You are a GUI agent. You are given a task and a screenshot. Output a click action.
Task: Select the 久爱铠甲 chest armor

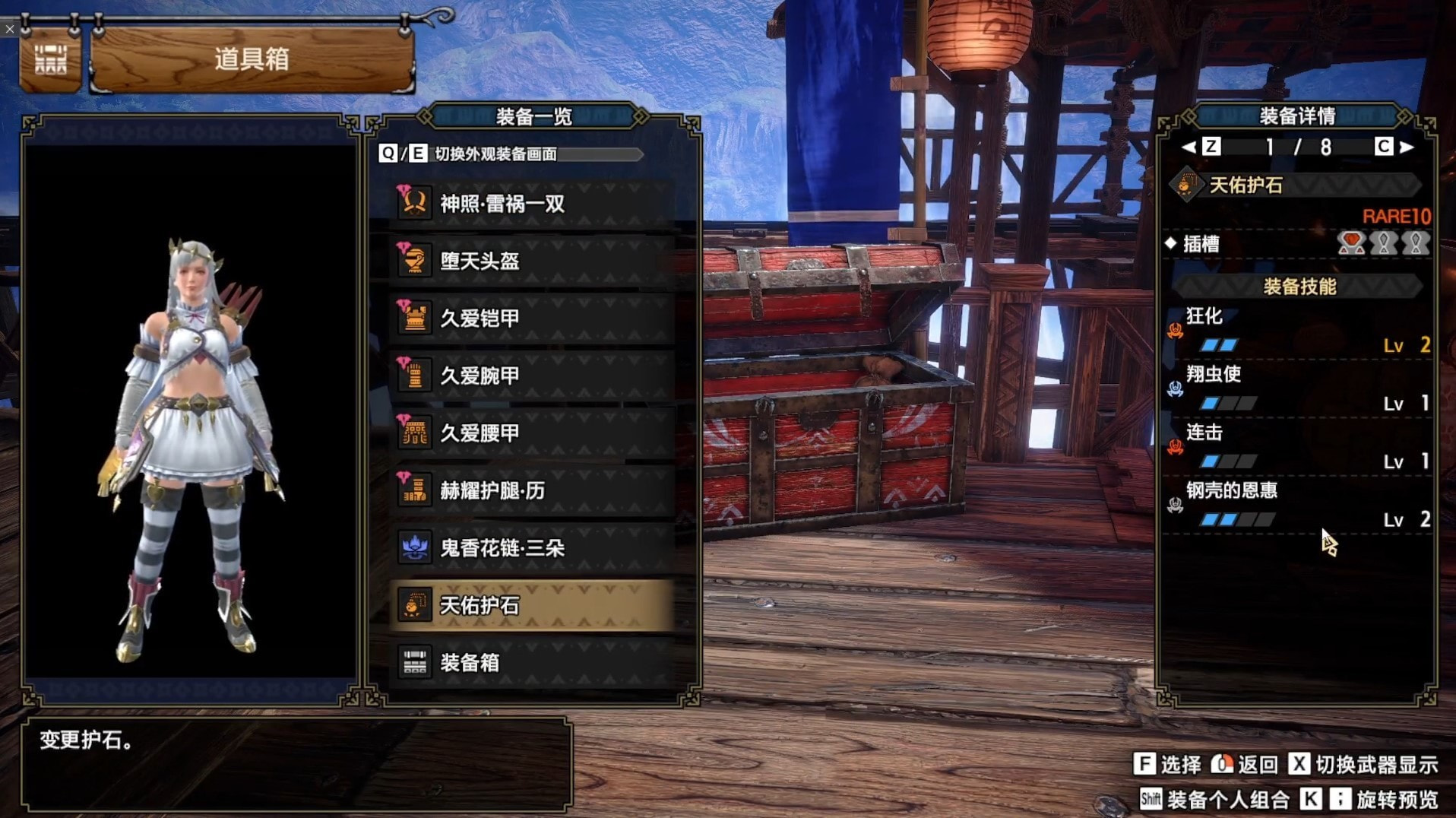[530, 319]
